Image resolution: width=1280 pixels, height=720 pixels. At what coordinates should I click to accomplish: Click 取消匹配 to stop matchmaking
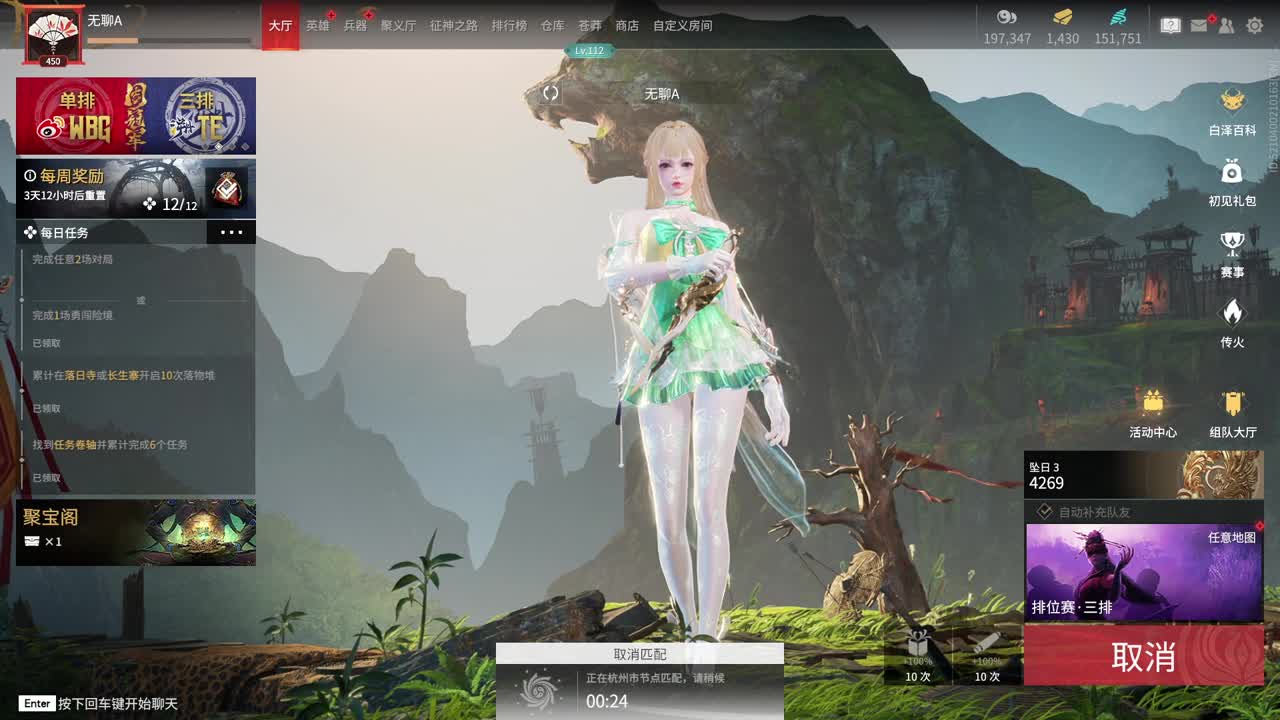pyautogui.click(x=640, y=654)
